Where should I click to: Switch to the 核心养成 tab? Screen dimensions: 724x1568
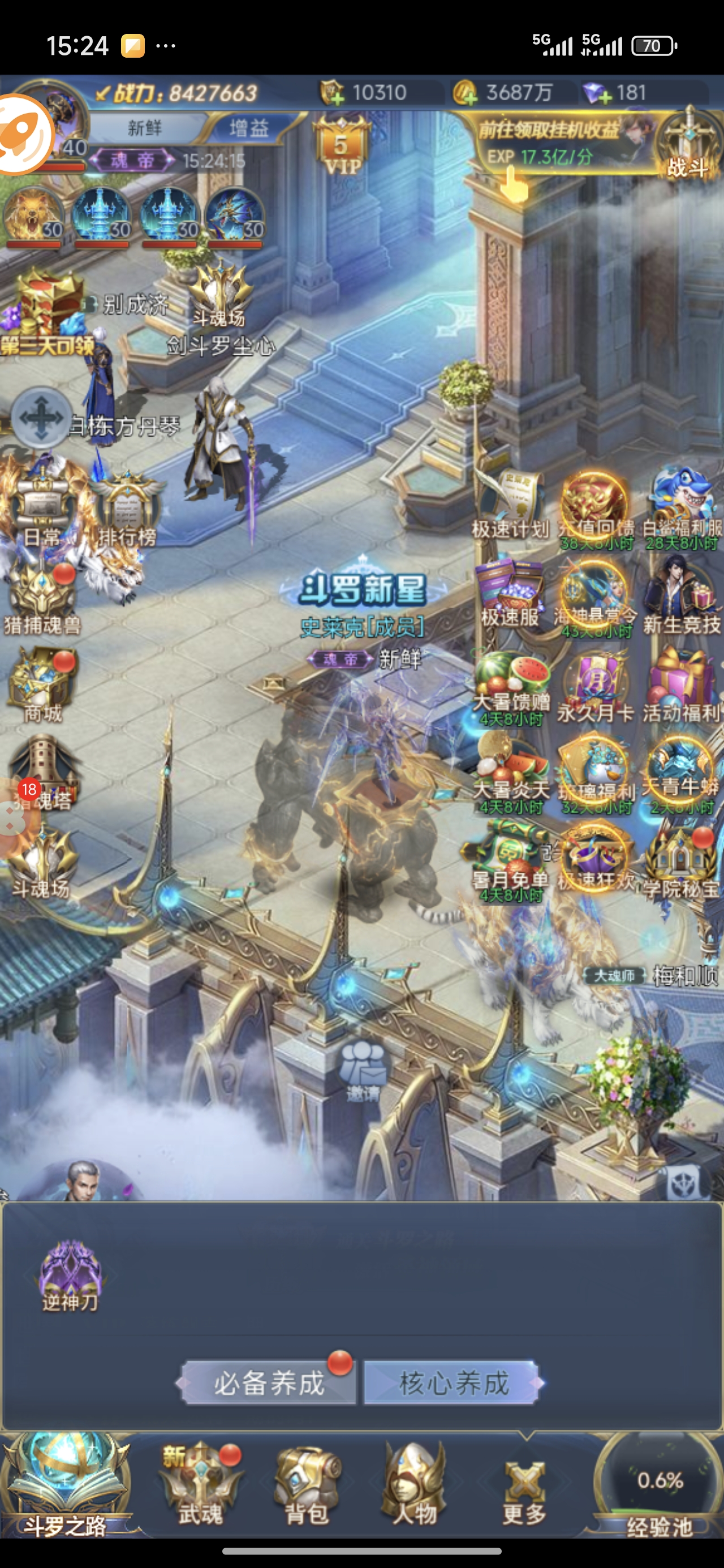[x=453, y=1383]
